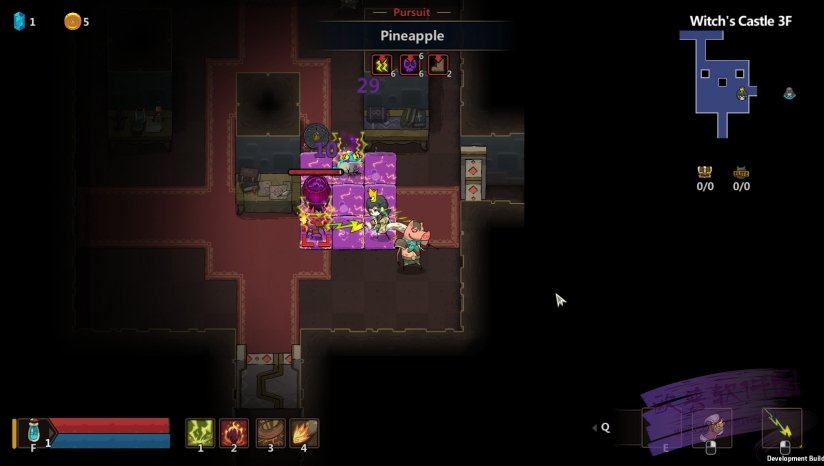
Task: Click the blue gem currency icon
Action: (18, 21)
